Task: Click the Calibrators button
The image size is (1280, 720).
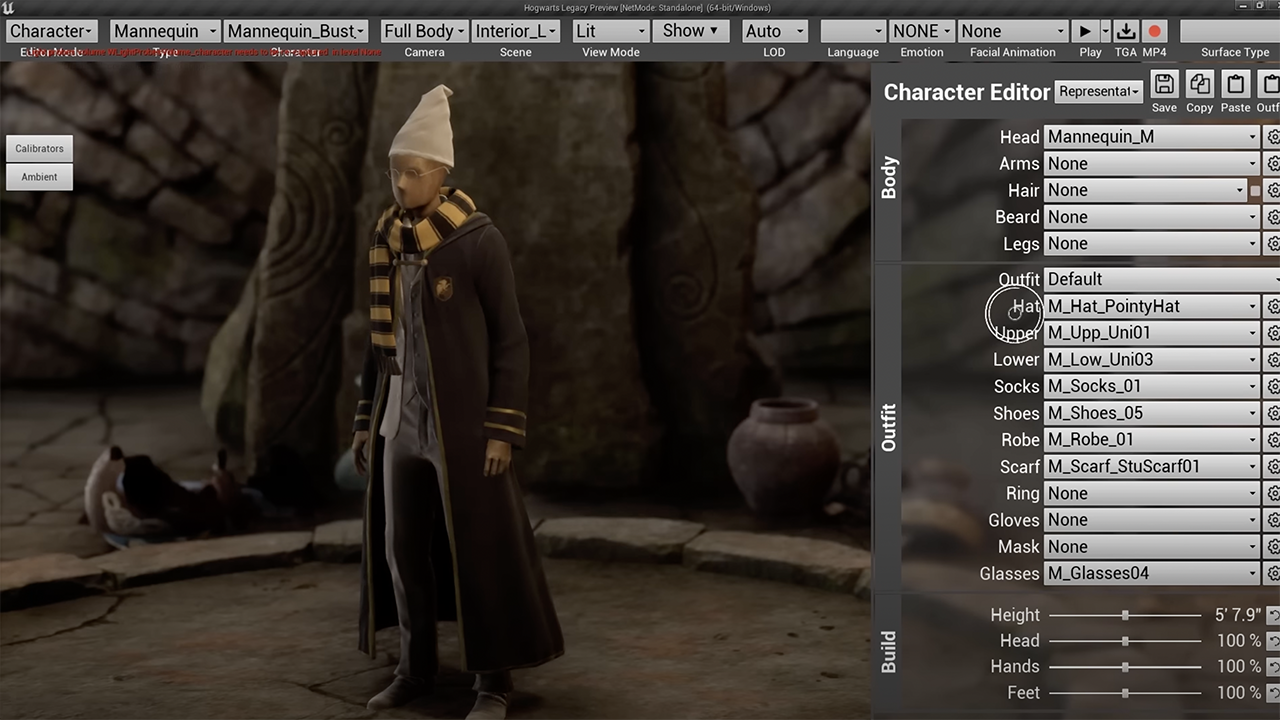Action: 39,148
